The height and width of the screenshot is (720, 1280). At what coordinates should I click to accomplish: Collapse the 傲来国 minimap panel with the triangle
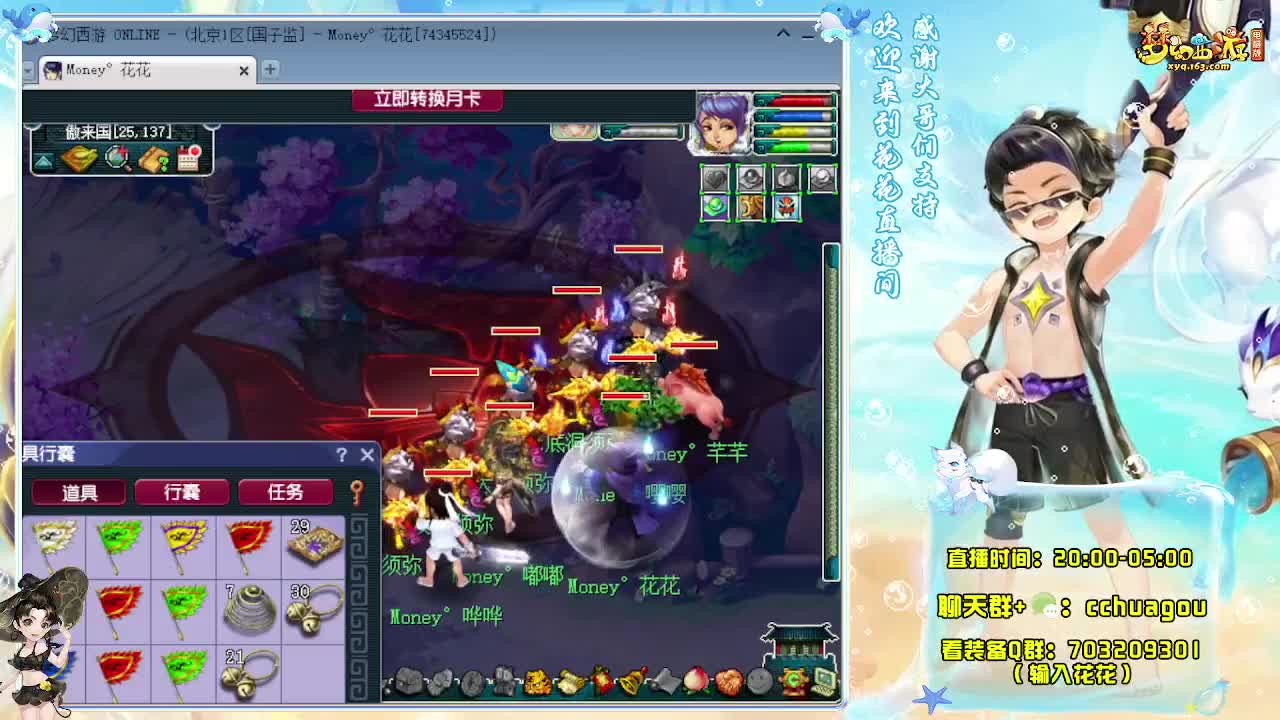pyautogui.click(x=45, y=158)
